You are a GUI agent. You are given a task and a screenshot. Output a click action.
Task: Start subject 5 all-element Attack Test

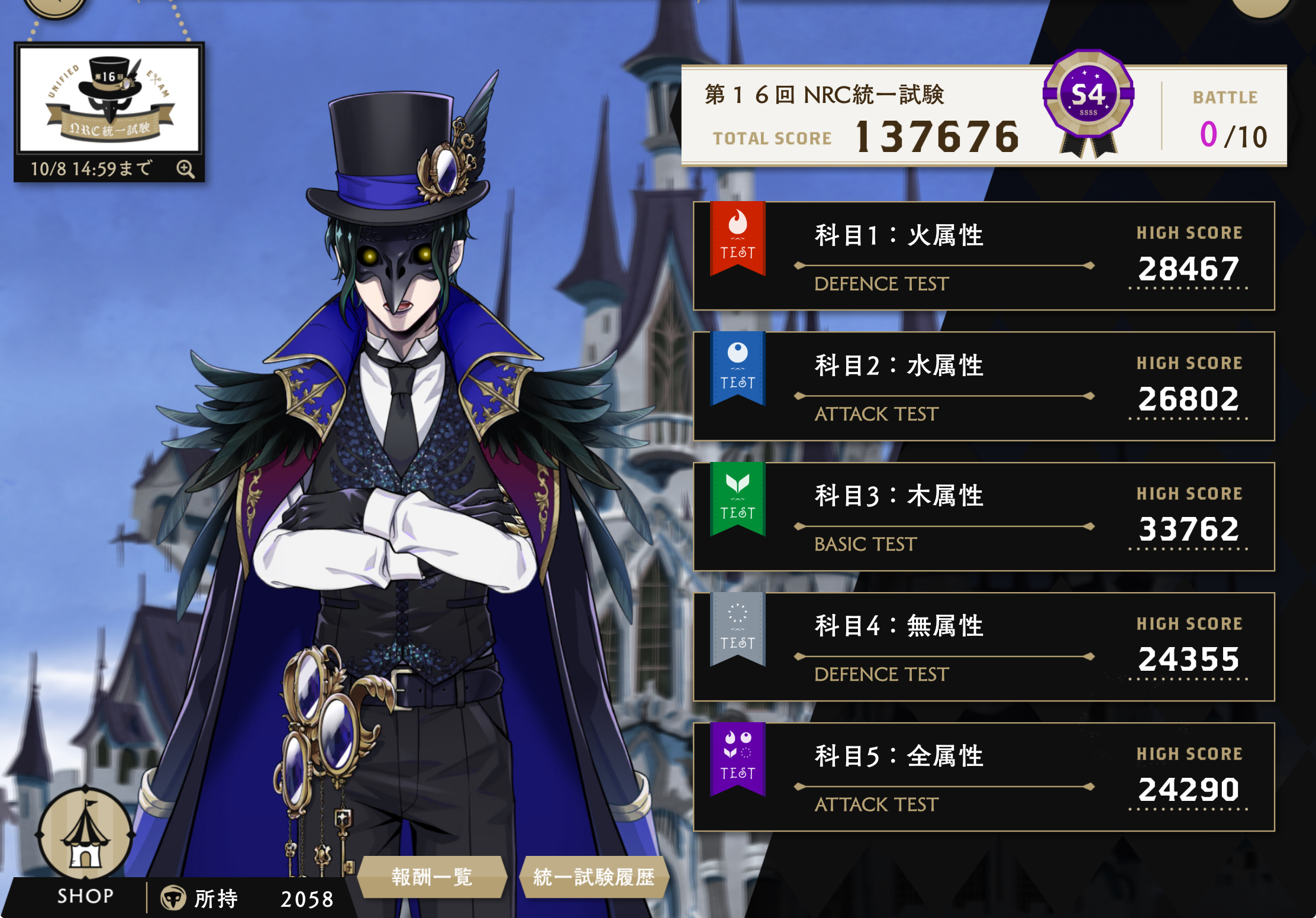pos(983,777)
